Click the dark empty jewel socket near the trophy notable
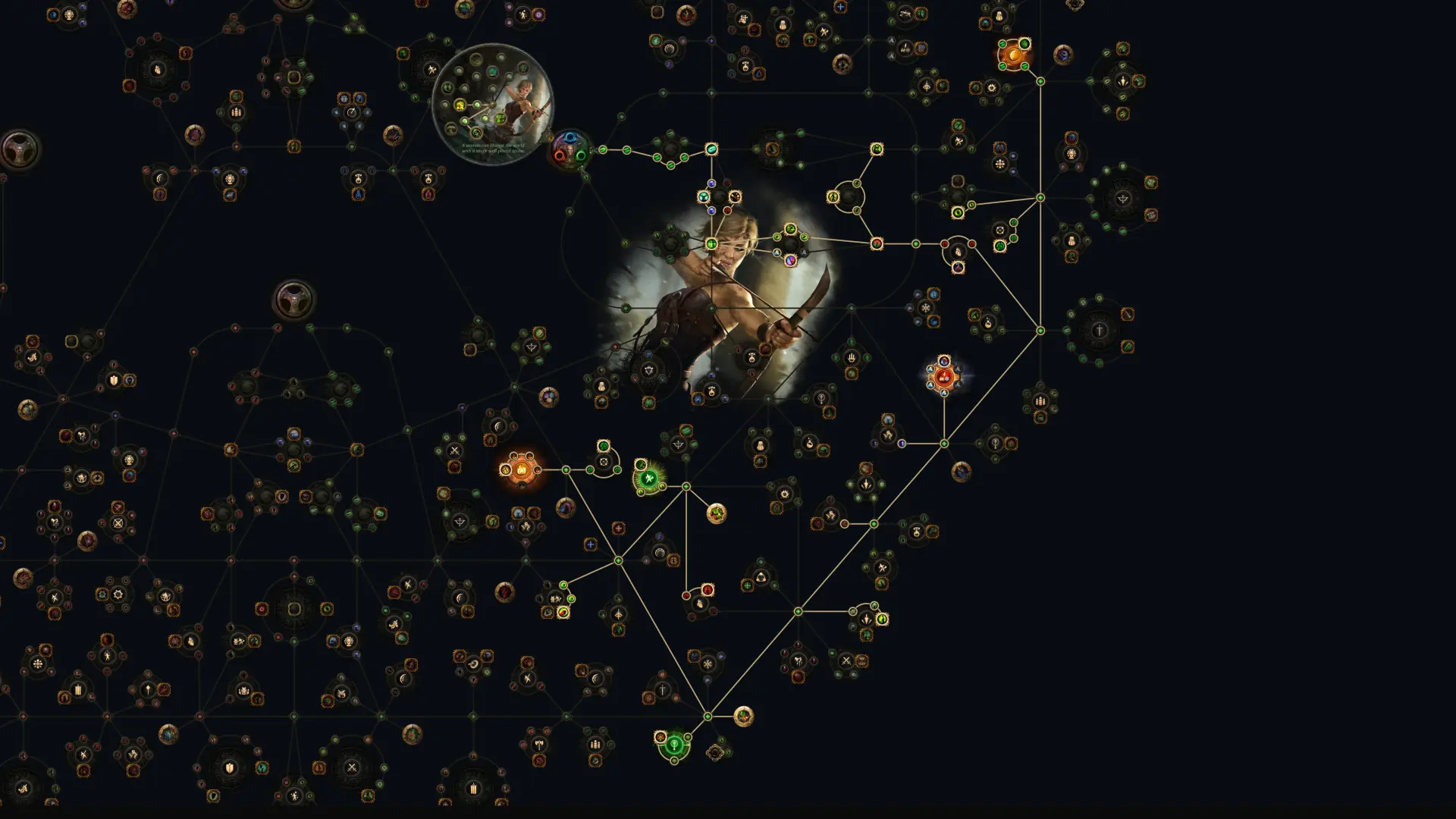Image resolution: width=1456 pixels, height=819 pixels. [716, 753]
